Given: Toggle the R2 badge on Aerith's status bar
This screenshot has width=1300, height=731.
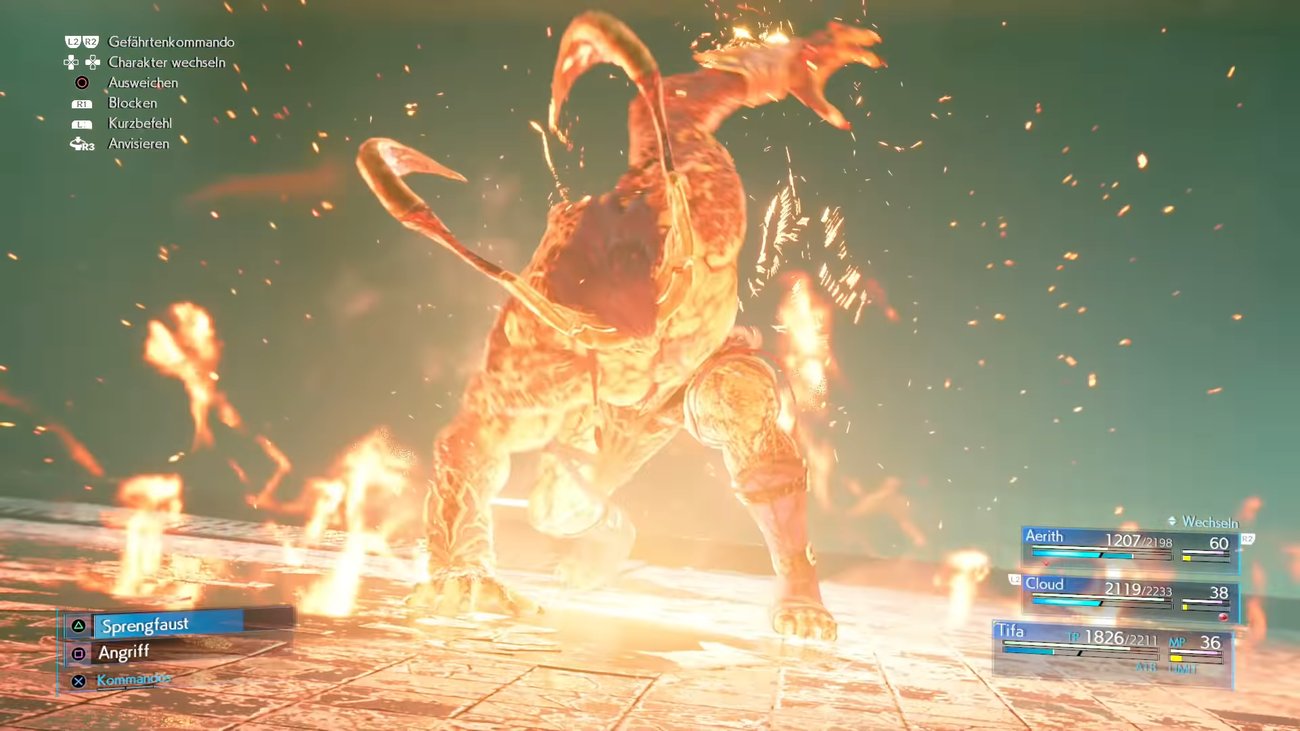Looking at the screenshot, I should [1247, 537].
